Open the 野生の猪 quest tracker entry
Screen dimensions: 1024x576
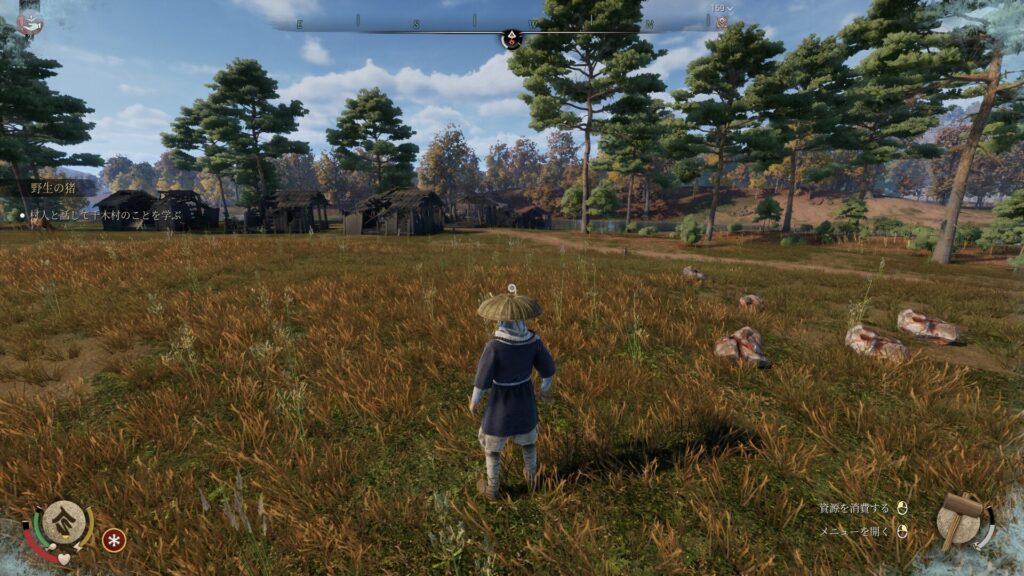(x=52, y=187)
